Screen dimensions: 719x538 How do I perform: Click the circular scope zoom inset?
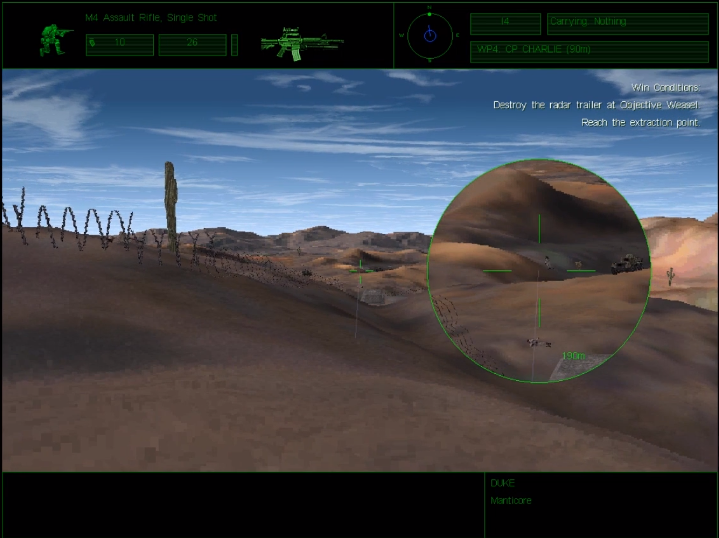[538, 270]
